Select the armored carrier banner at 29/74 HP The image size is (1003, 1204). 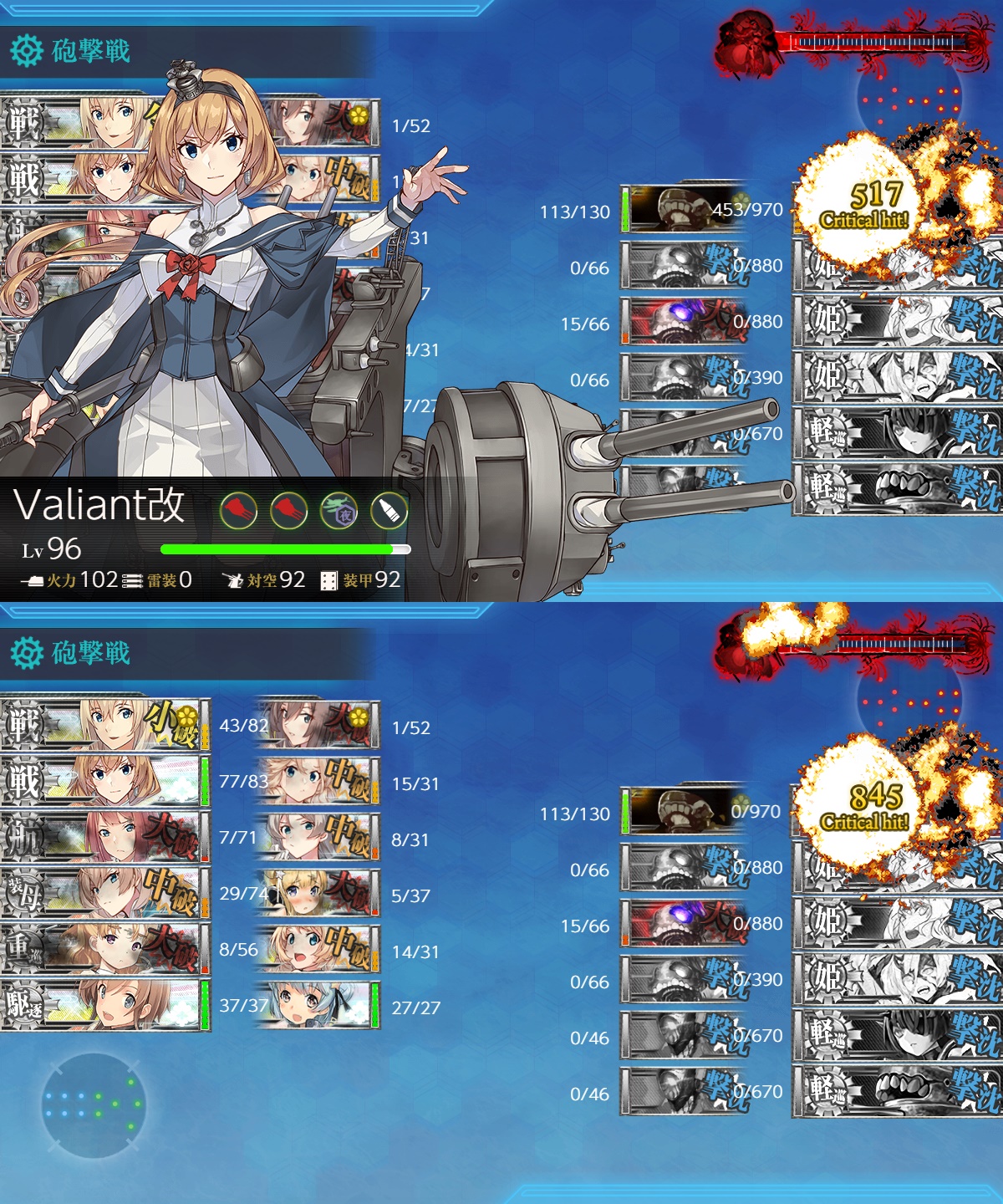point(104,892)
